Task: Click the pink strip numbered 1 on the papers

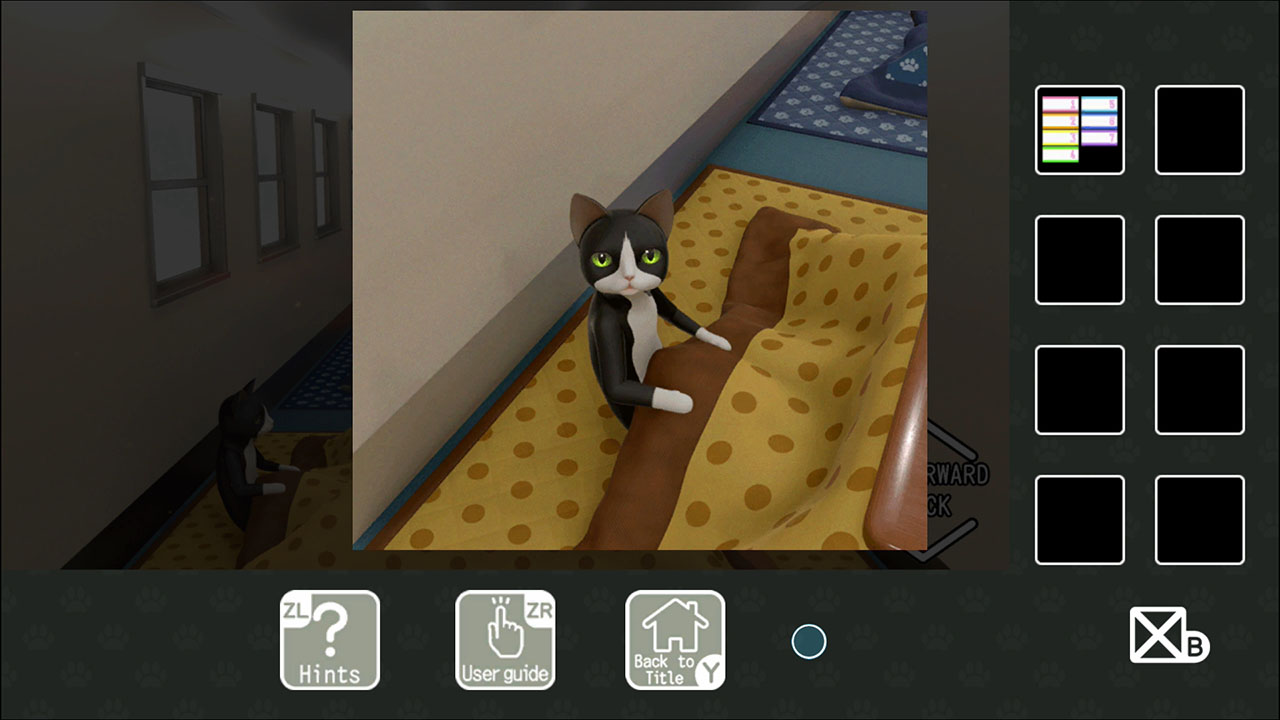Action: coord(1062,103)
